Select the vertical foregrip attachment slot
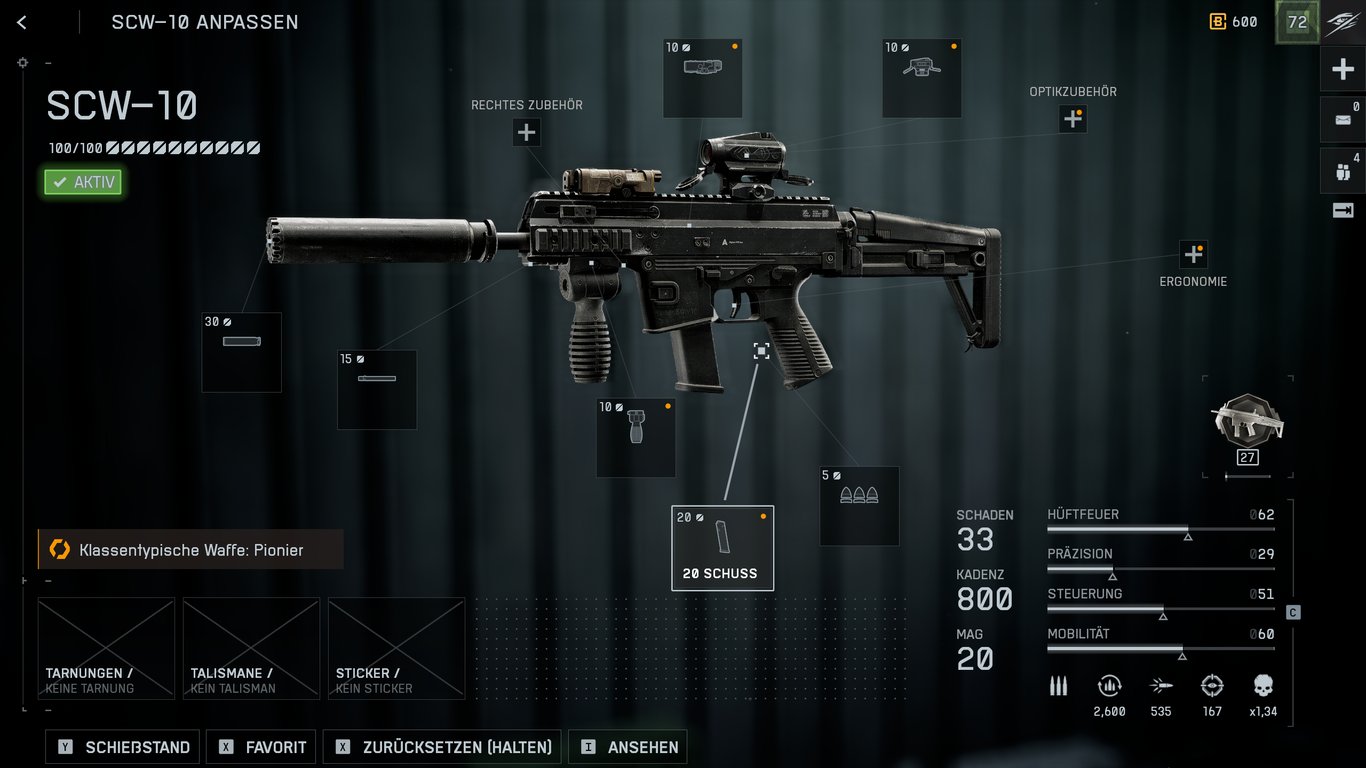The height and width of the screenshot is (768, 1366). pyautogui.click(x=636, y=438)
